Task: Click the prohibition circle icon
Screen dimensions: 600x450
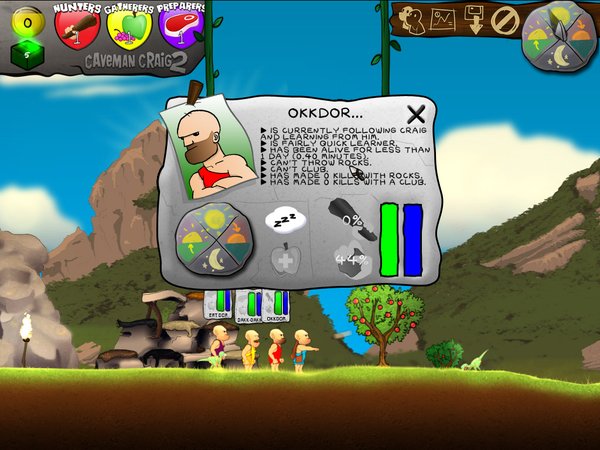Action: [x=504, y=20]
